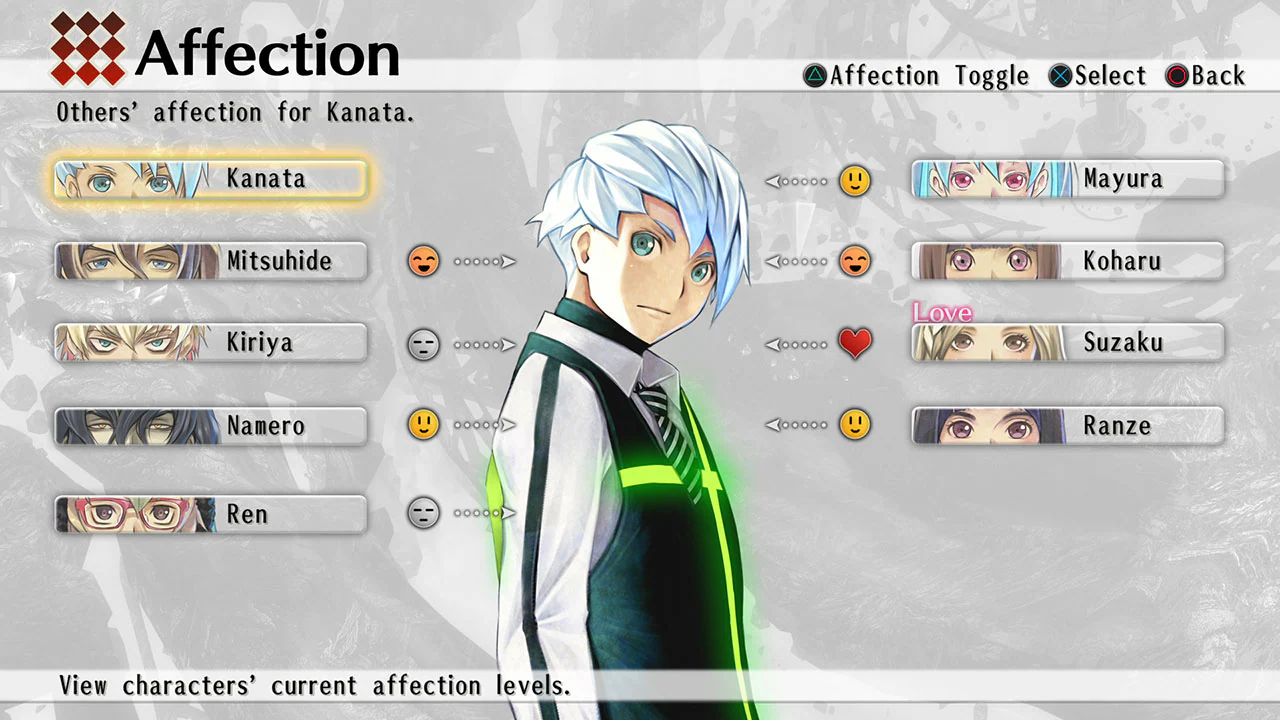Click the smiley icon beside Koharu's bar
The height and width of the screenshot is (720, 1280).
855,261
